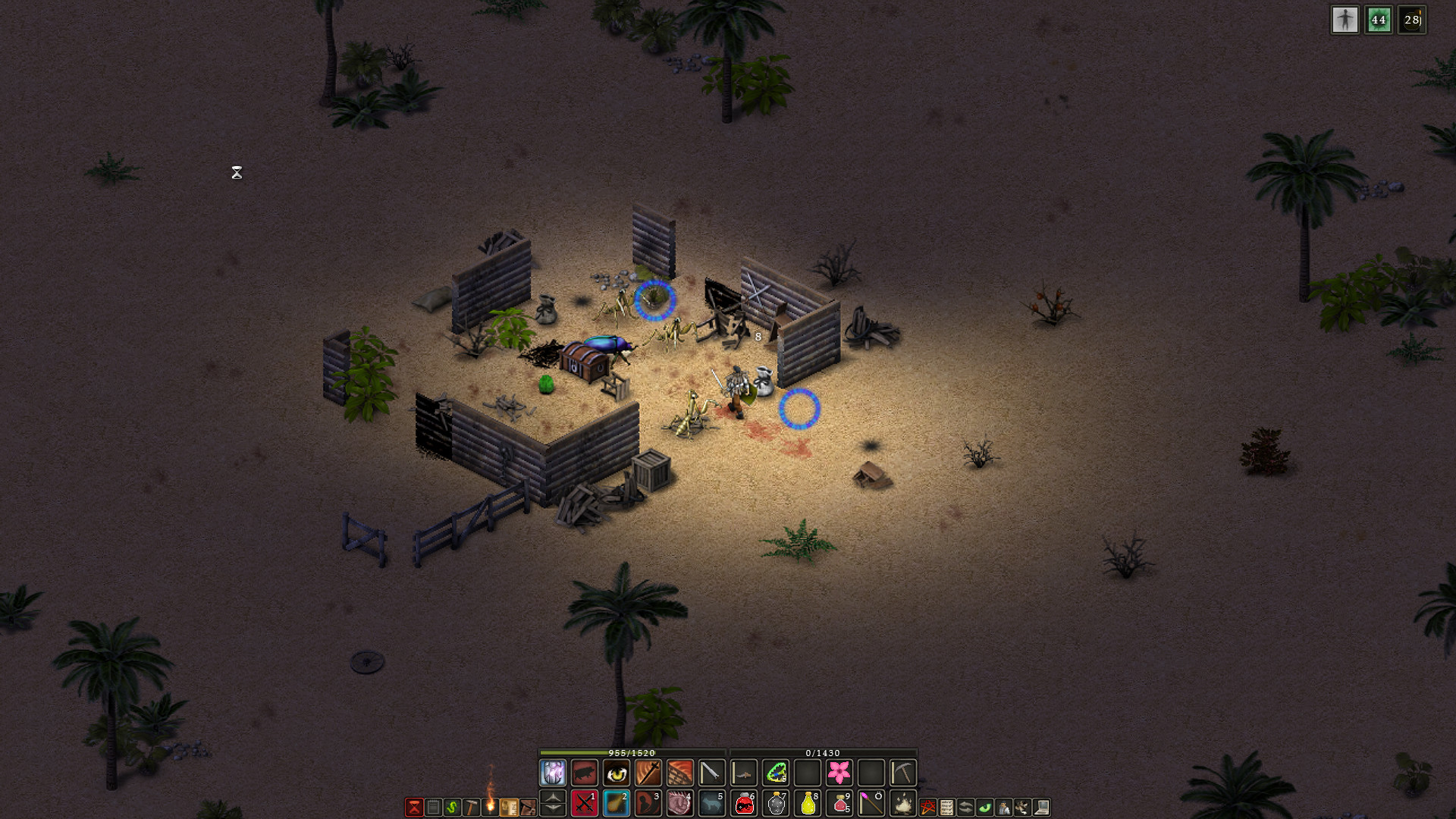Toggle the green night-vision eye icon
Image resolution: width=1456 pixels, height=819 pixels.
click(984, 807)
